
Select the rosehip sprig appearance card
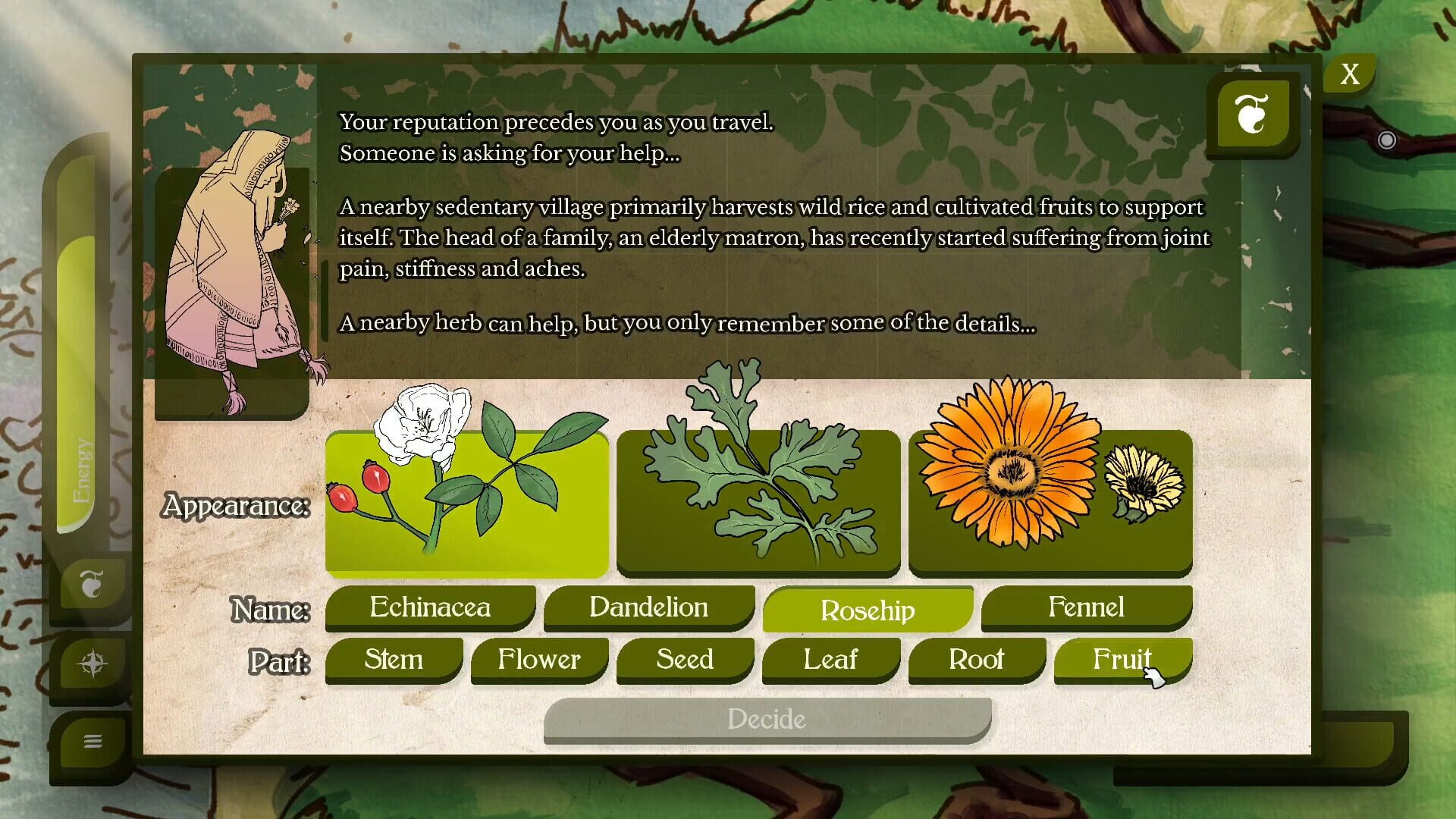pos(466,504)
